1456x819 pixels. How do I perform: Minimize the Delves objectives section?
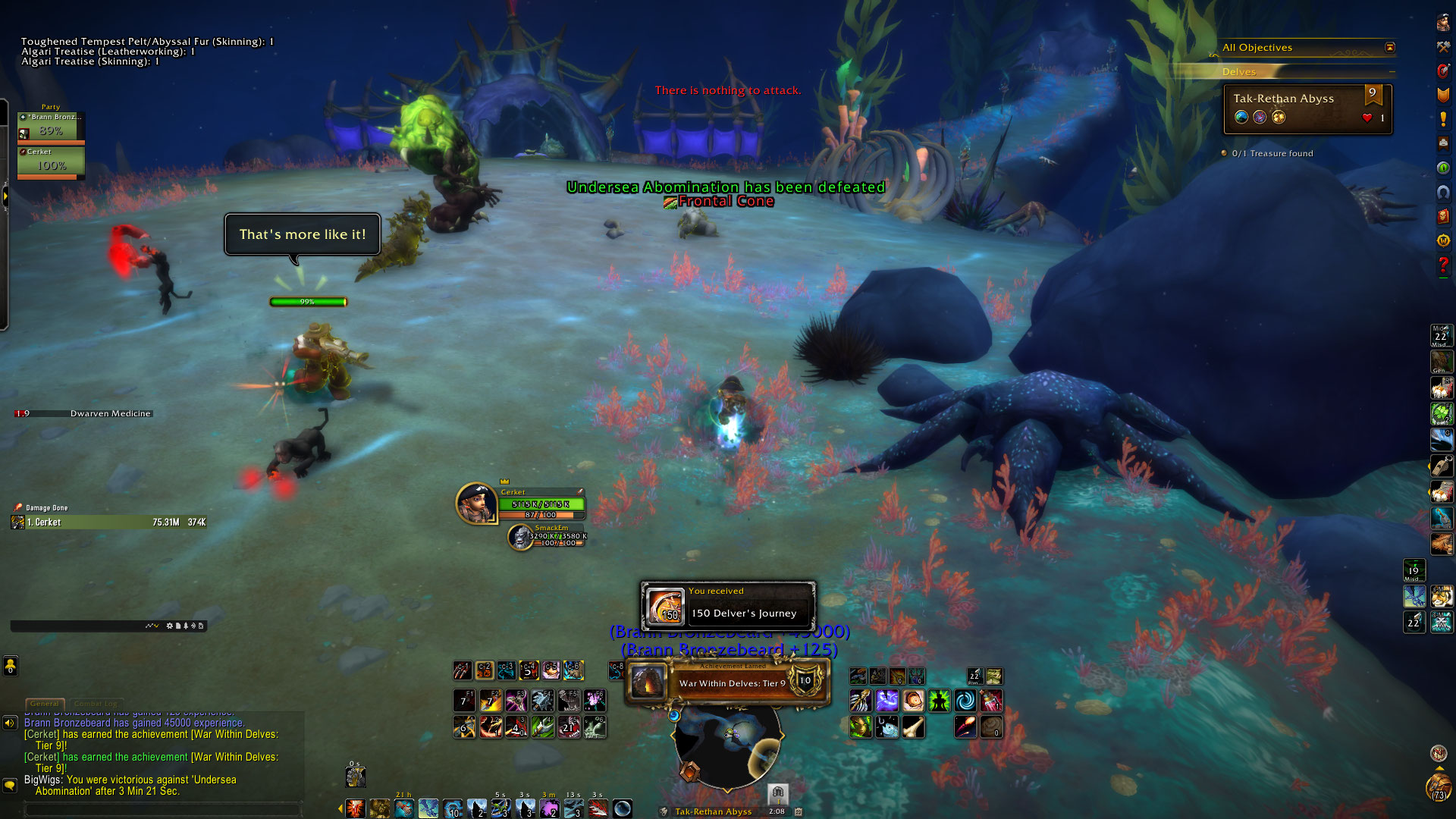click(1392, 72)
